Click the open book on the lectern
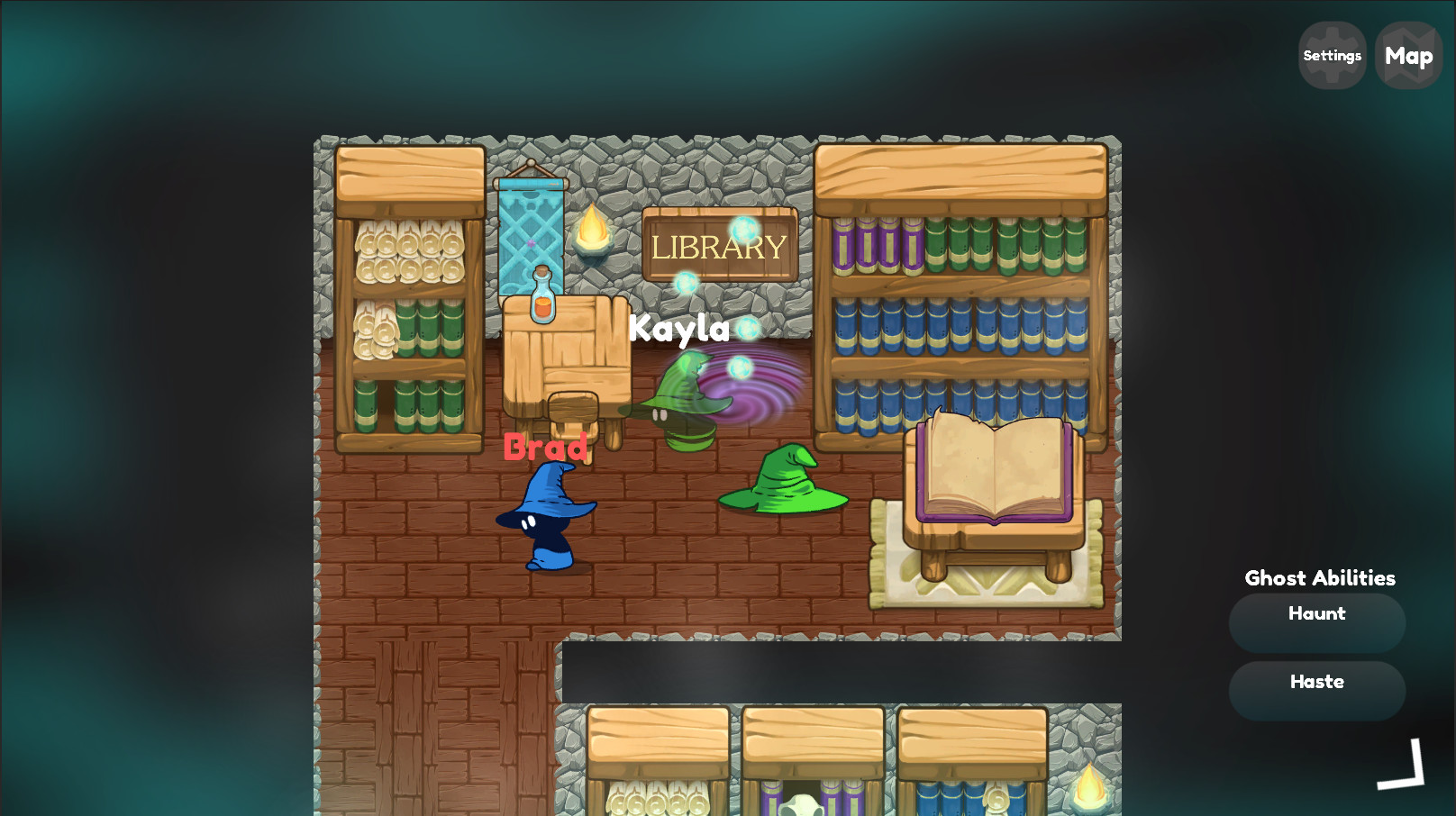Viewport: 1456px width, 816px height. click(994, 468)
